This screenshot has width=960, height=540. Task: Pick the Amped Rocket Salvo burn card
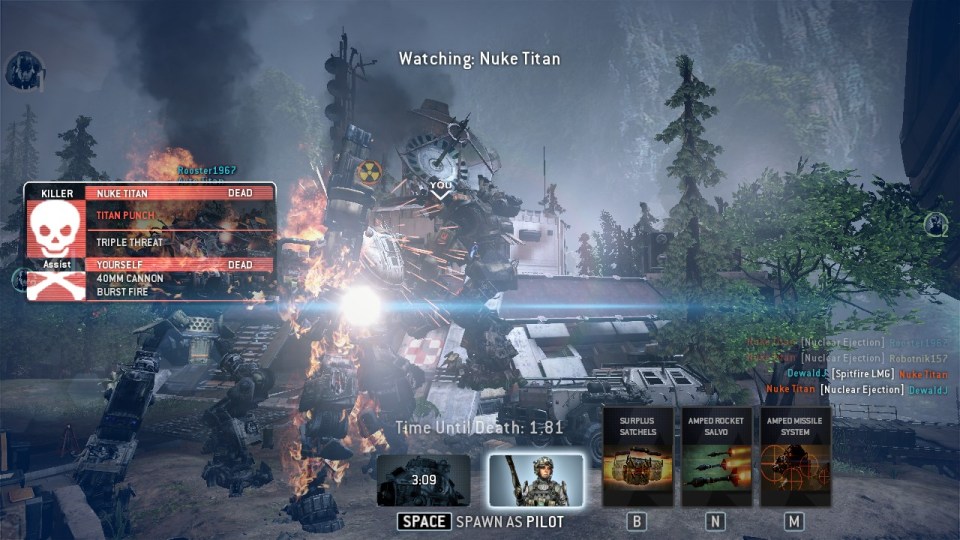716,456
